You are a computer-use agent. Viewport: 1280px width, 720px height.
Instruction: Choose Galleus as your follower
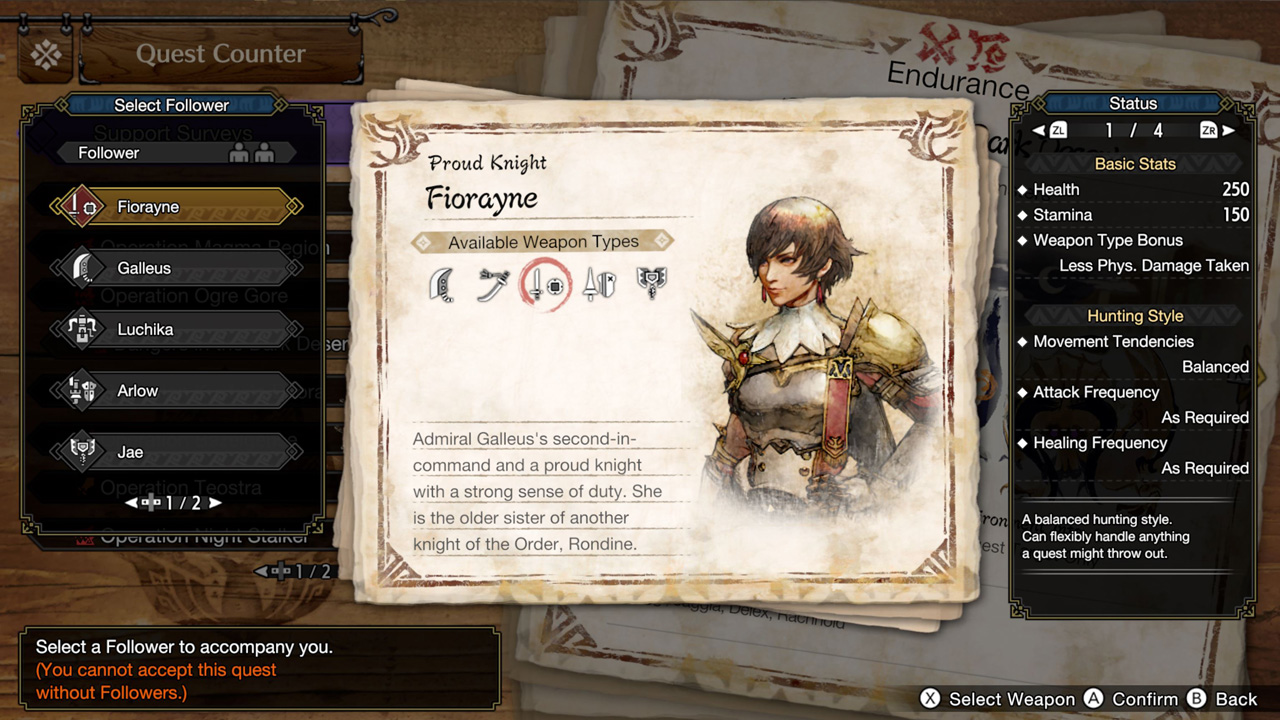click(175, 268)
